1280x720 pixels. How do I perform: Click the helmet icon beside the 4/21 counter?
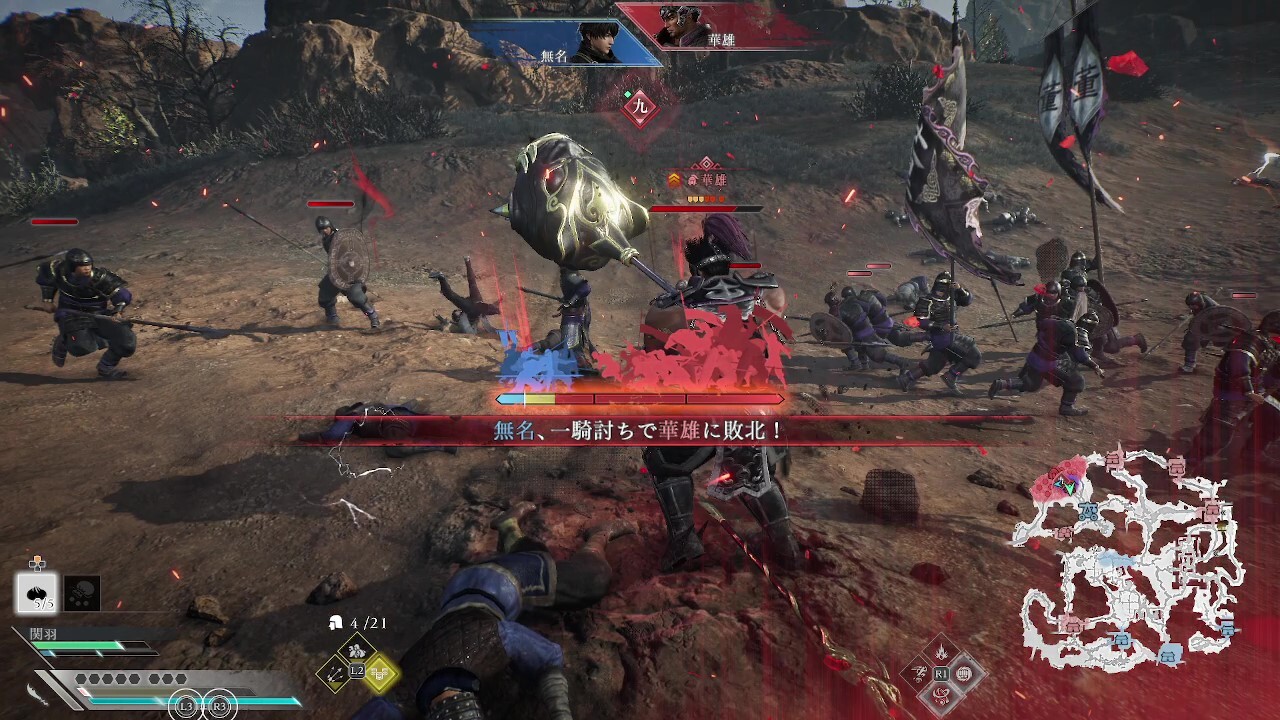pos(336,622)
